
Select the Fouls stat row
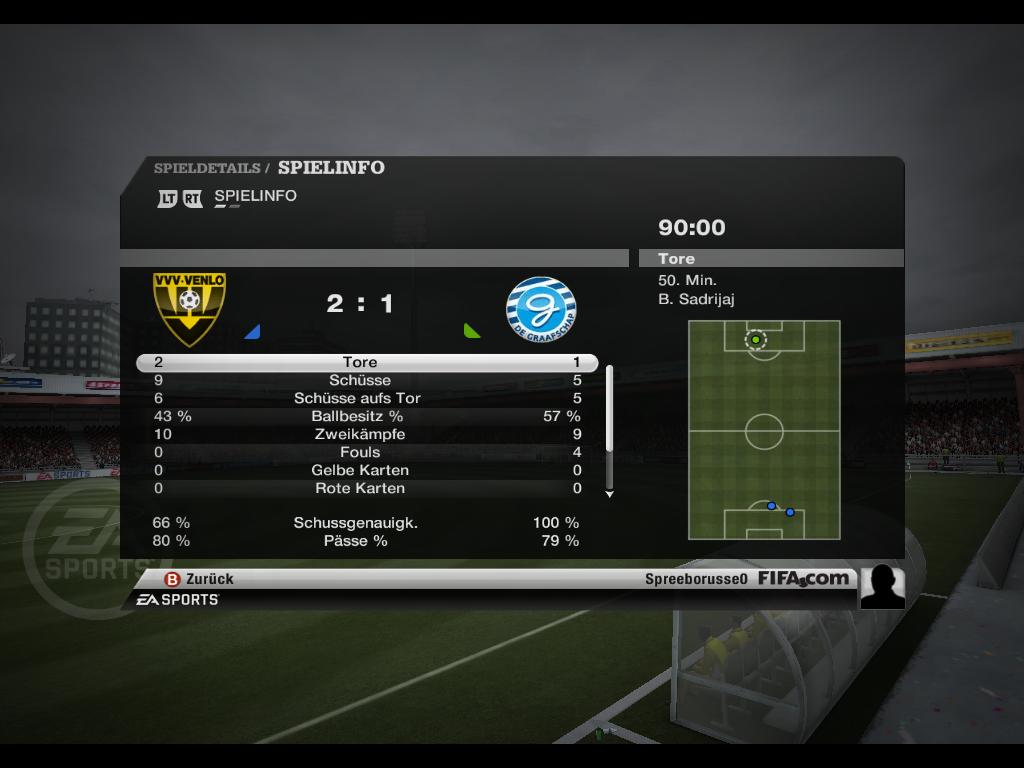[366, 452]
